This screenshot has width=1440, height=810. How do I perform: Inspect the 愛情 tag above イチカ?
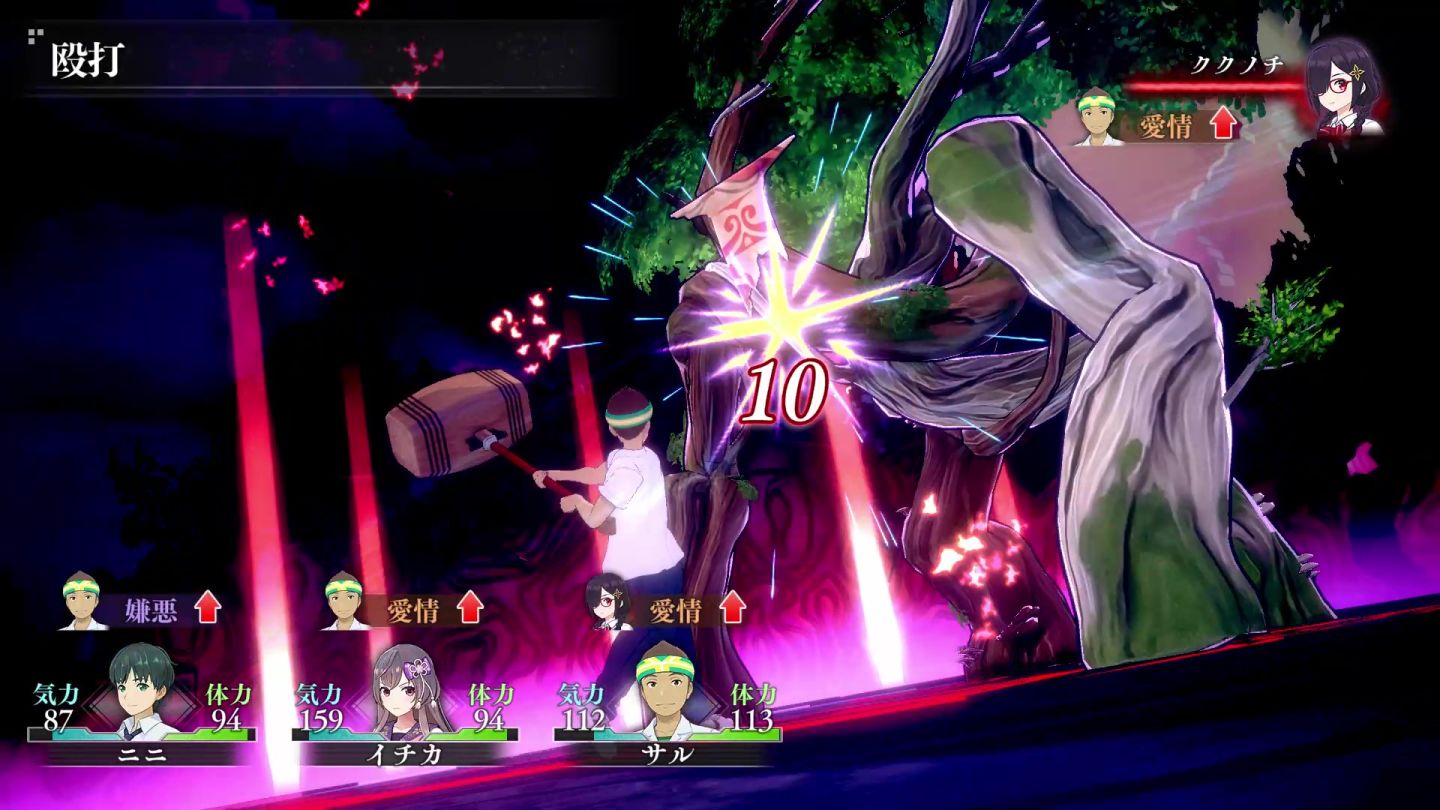tap(413, 610)
